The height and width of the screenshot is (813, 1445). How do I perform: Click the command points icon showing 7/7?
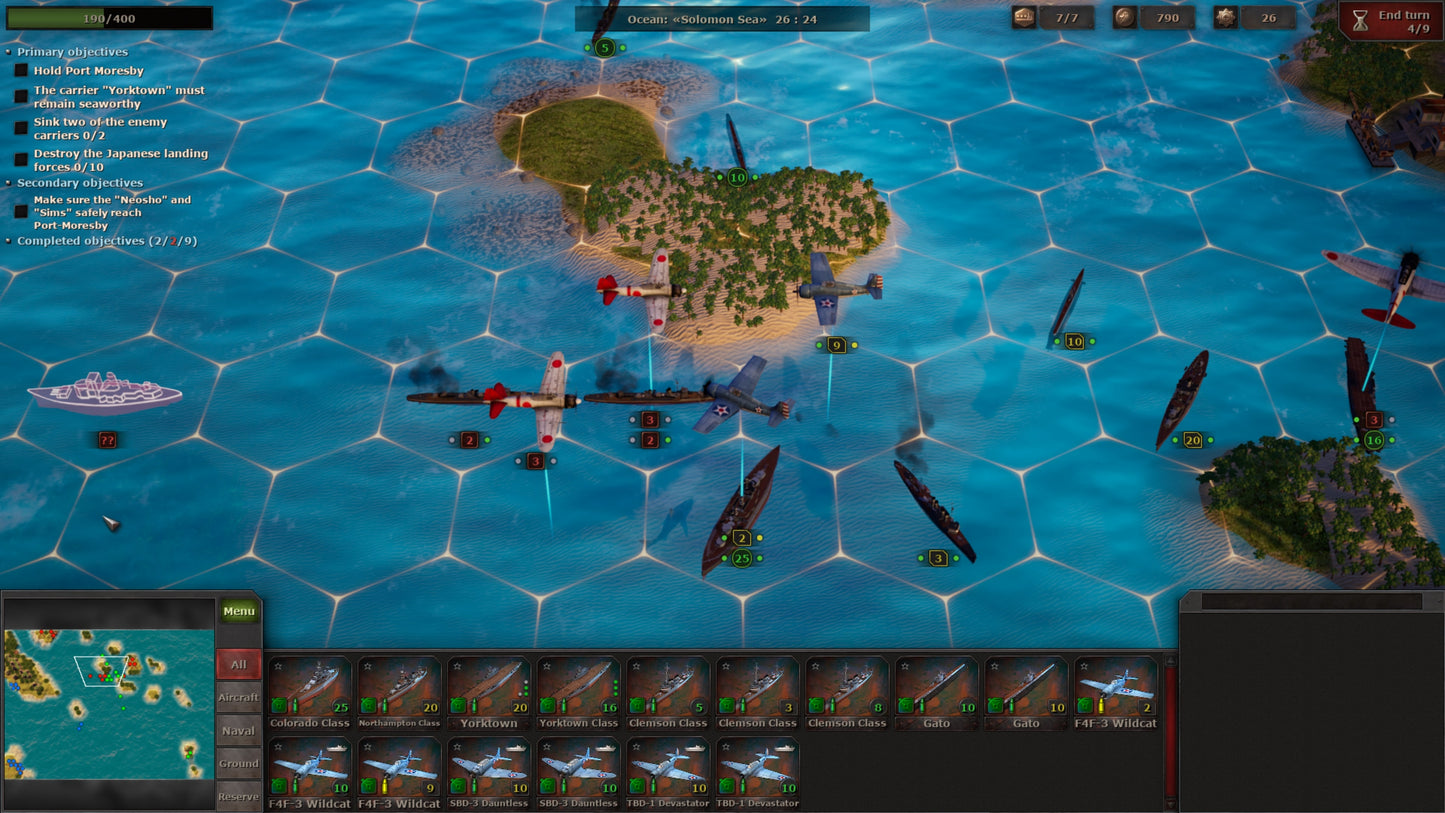click(1022, 17)
